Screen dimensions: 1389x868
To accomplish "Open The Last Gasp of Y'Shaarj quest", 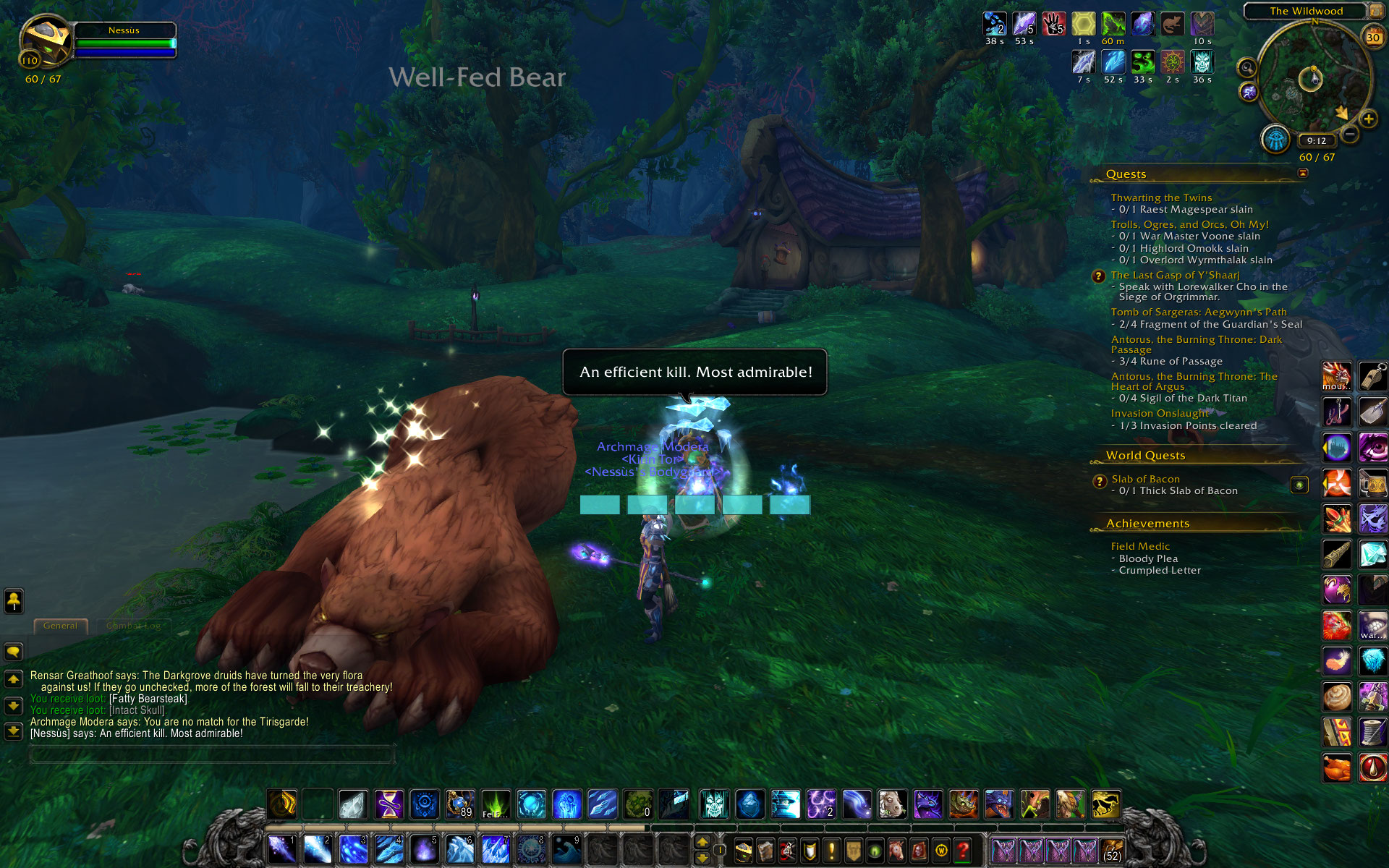I will pyautogui.click(x=1175, y=275).
